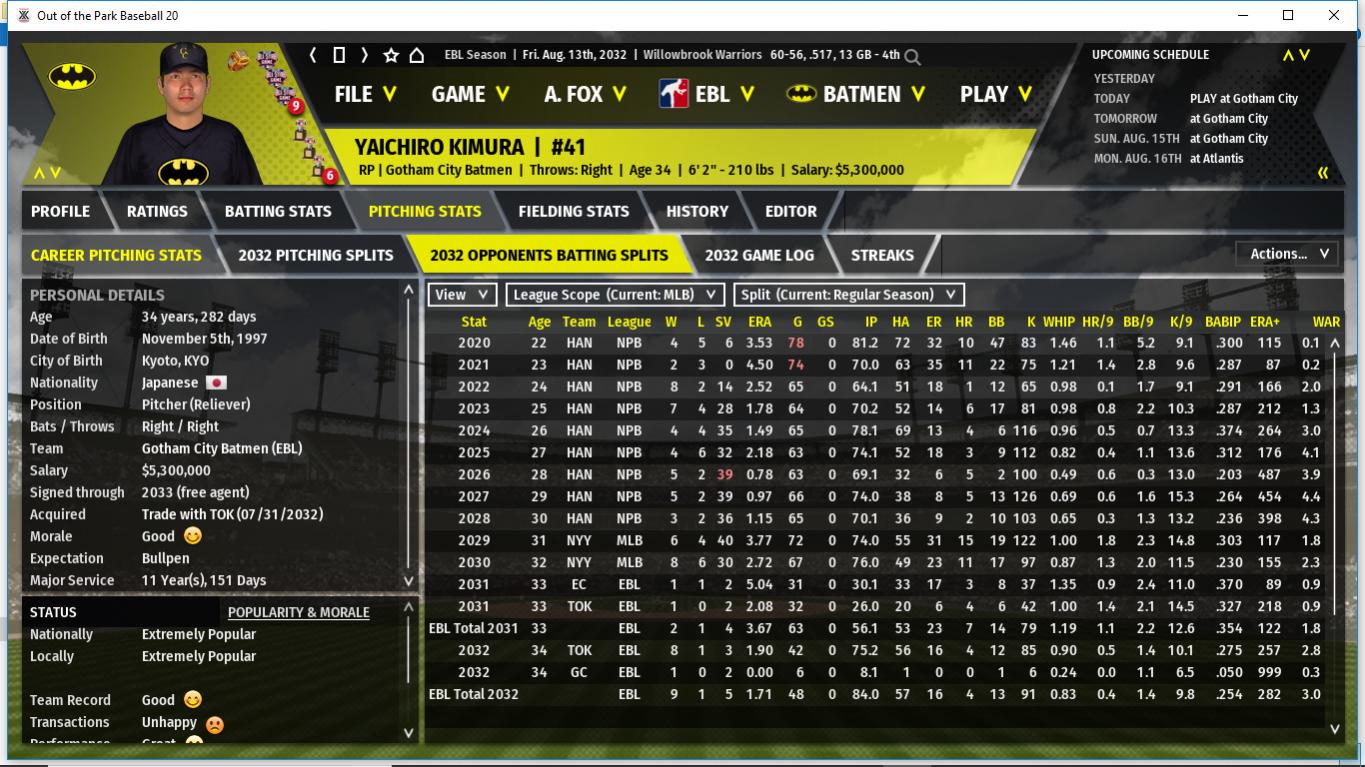Expand the Actions dropdown
Viewport: 1365px width, 767px height.
(x=1288, y=254)
